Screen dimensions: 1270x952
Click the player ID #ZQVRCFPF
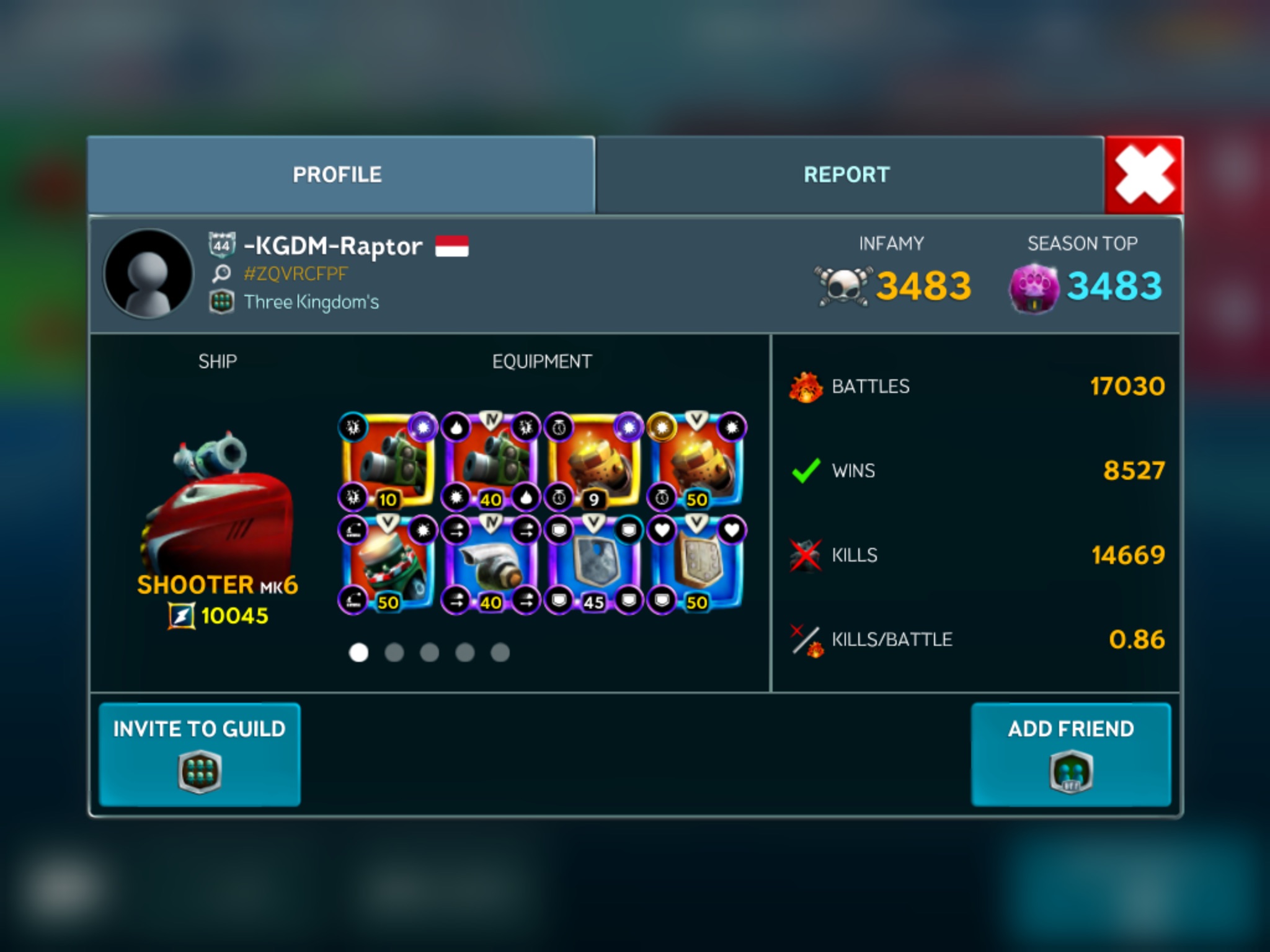(x=296, y=273)
